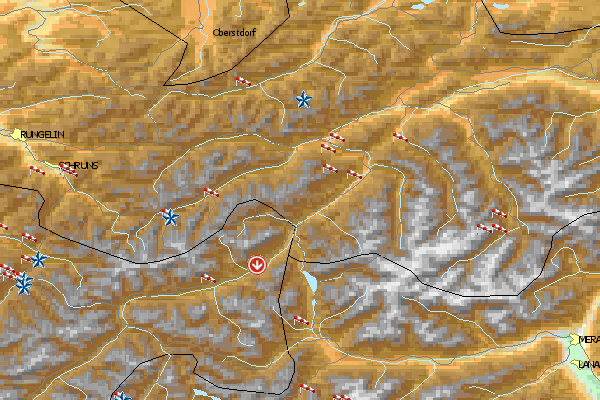Select the red circle down-arrow marker
Viewport: 600px width, 400px height.
click(x=258, y=264)
